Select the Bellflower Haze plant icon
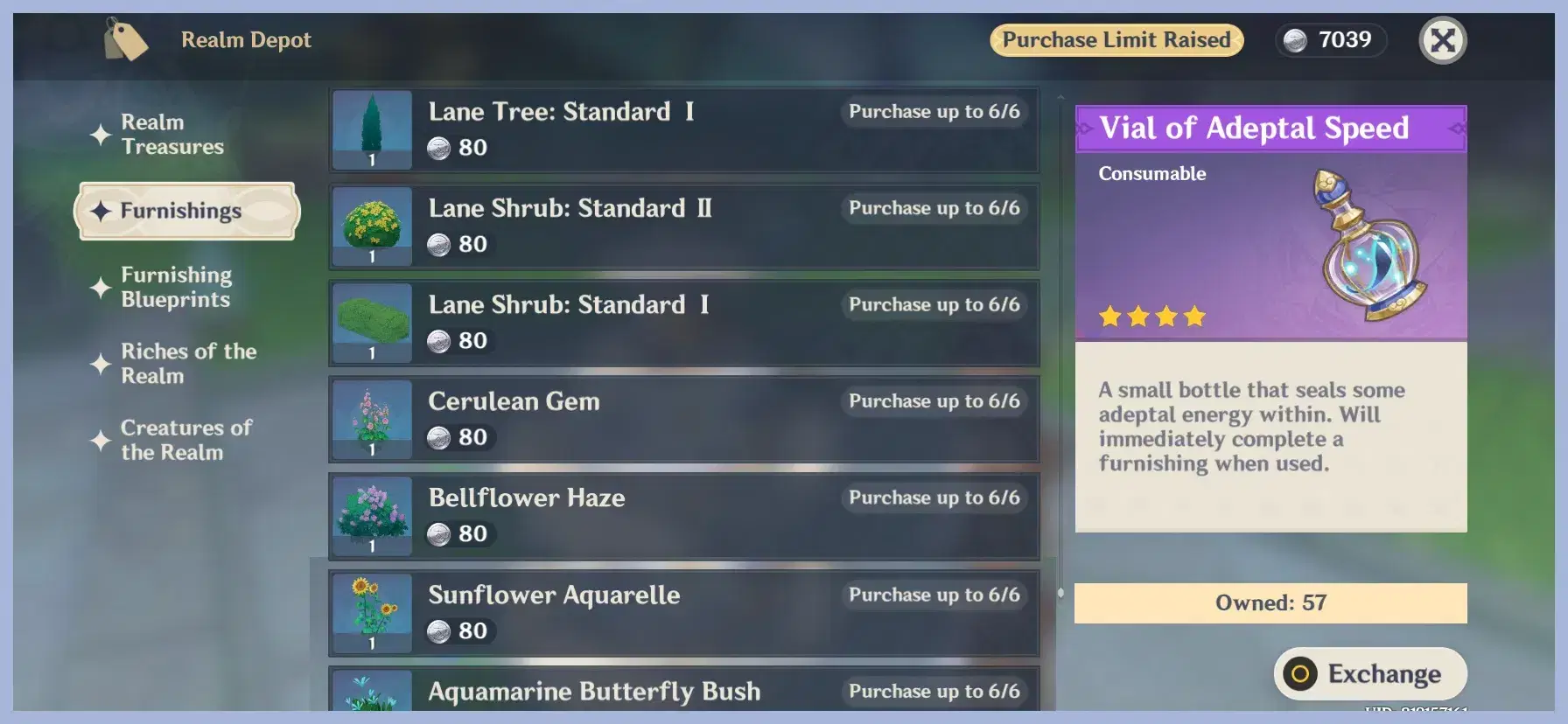 click(x=371, y=515)
